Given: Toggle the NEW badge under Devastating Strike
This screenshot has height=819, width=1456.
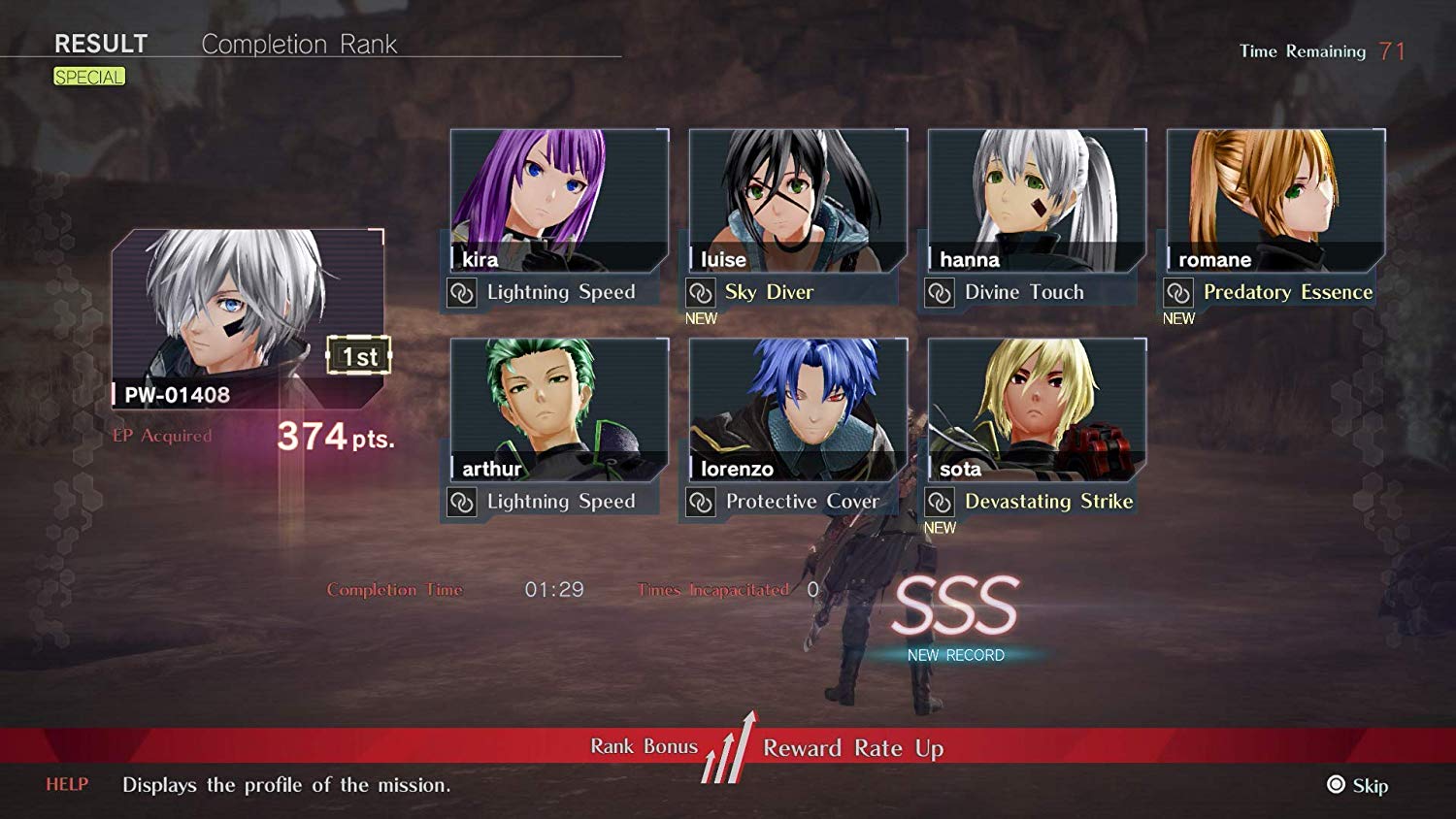Looking at the screenshot, I should [940, 528].
